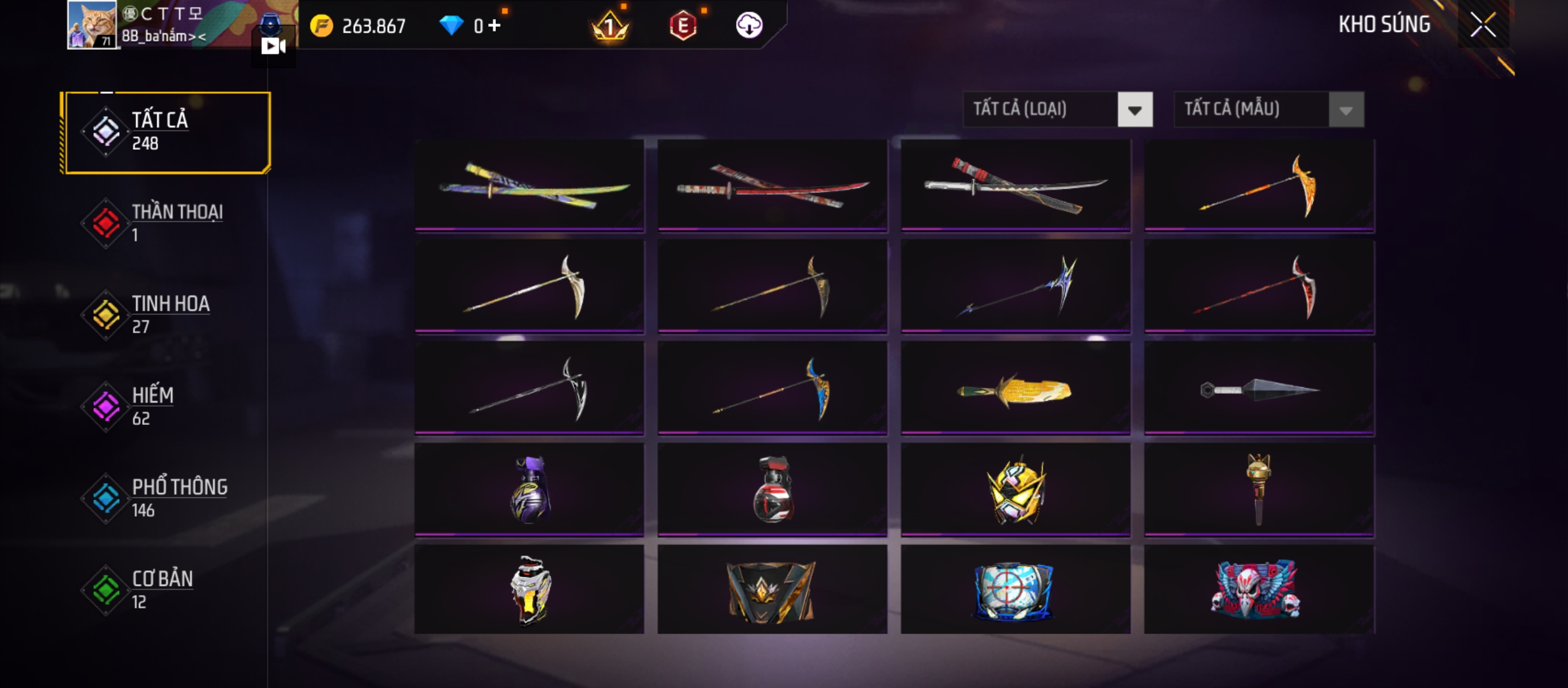Filter by Phổ Thông rarity
Screen dimensions: 1568x688
pos(167,498)
